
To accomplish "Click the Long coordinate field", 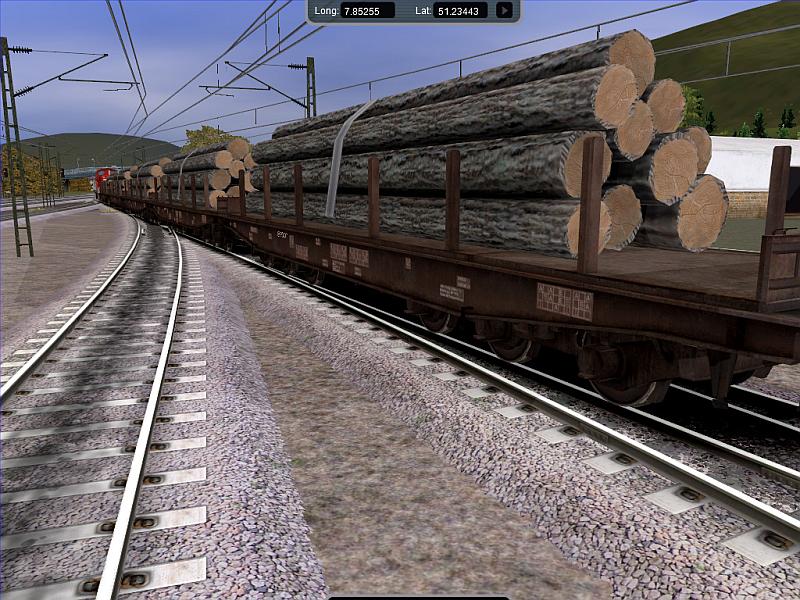I will click(x=367, y=11).
